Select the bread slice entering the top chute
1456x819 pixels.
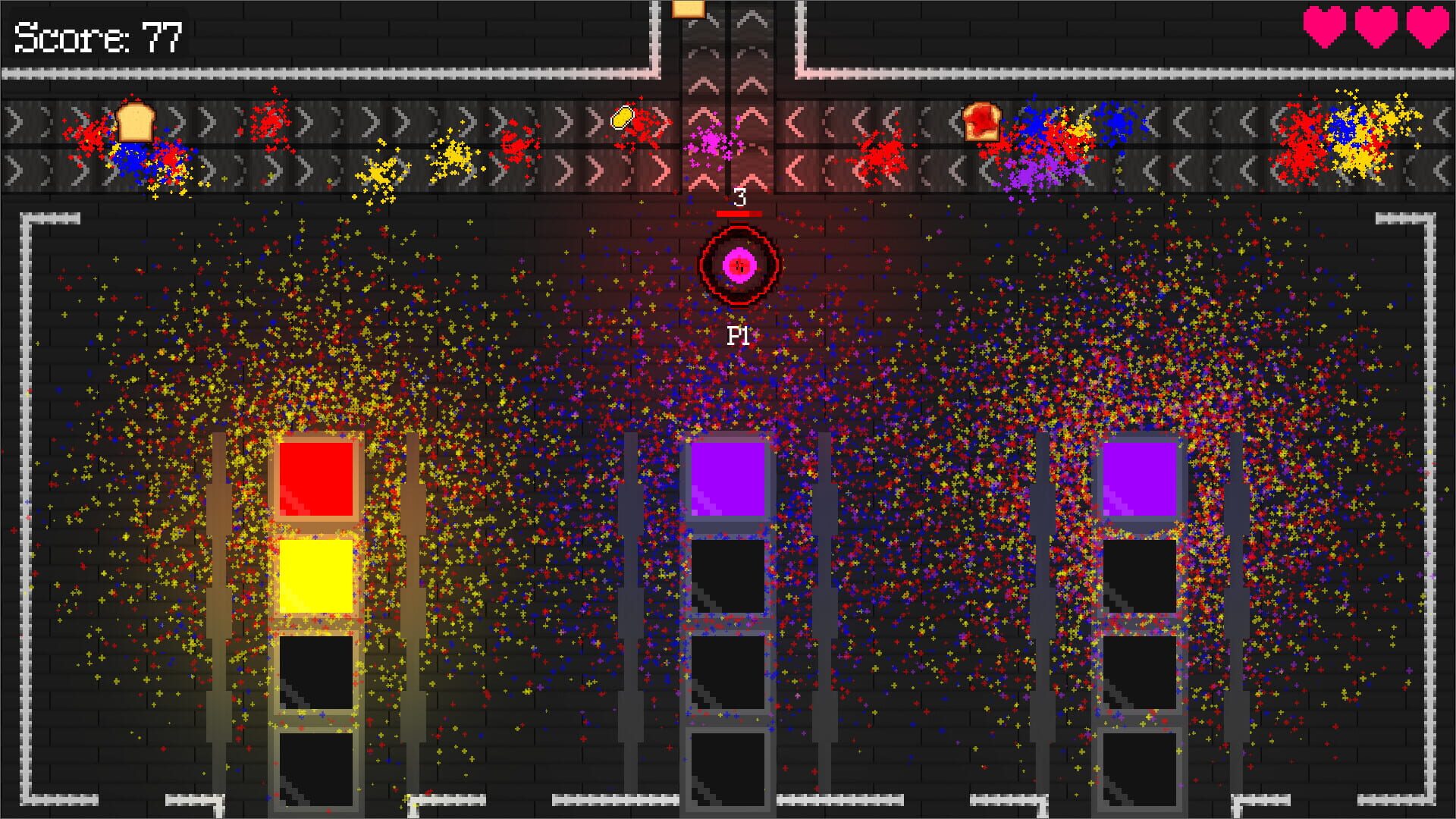[x=689, y=11]
